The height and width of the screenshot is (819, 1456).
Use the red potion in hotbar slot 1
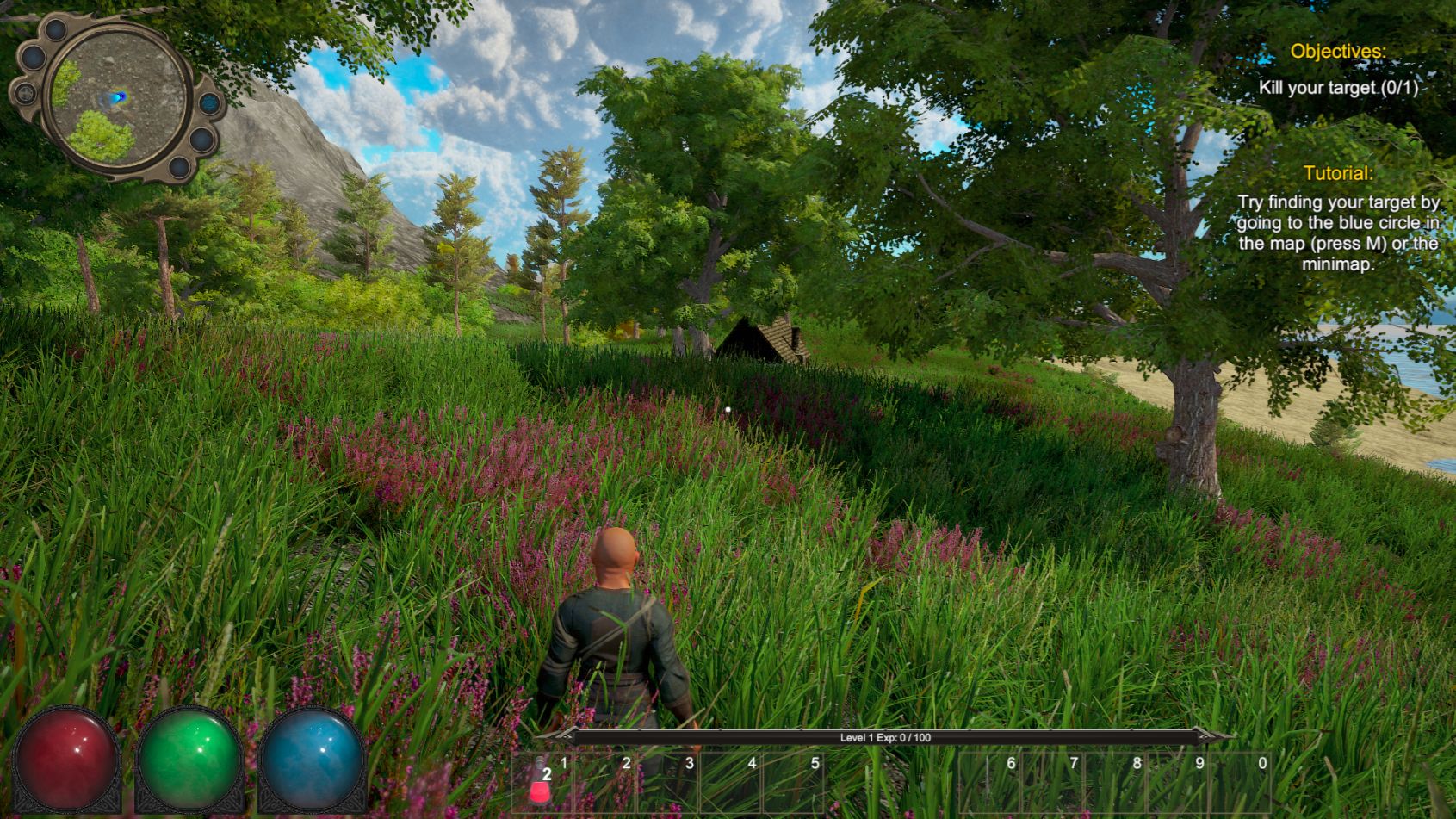click(542, 783)
